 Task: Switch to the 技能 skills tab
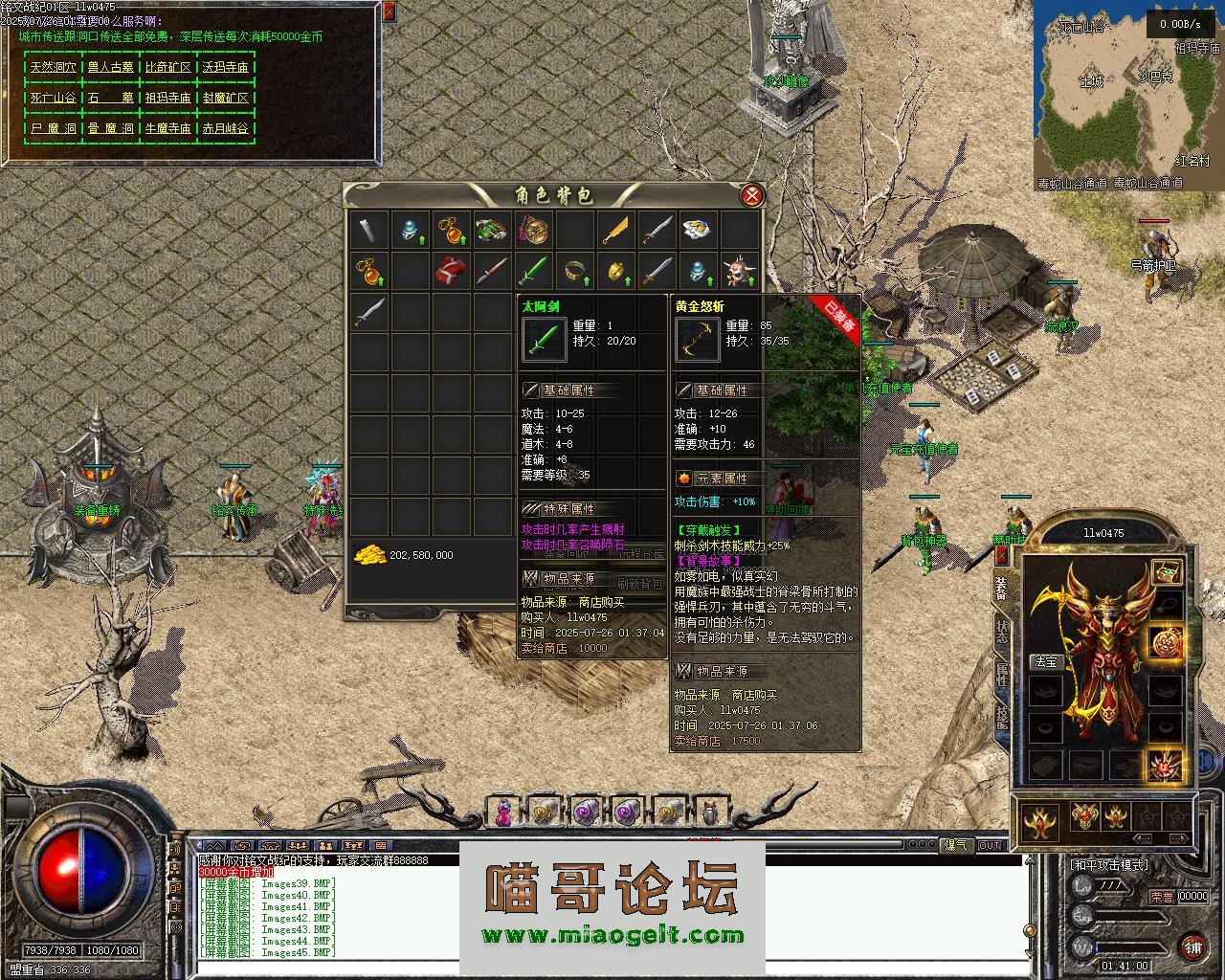click(1001, 718)
